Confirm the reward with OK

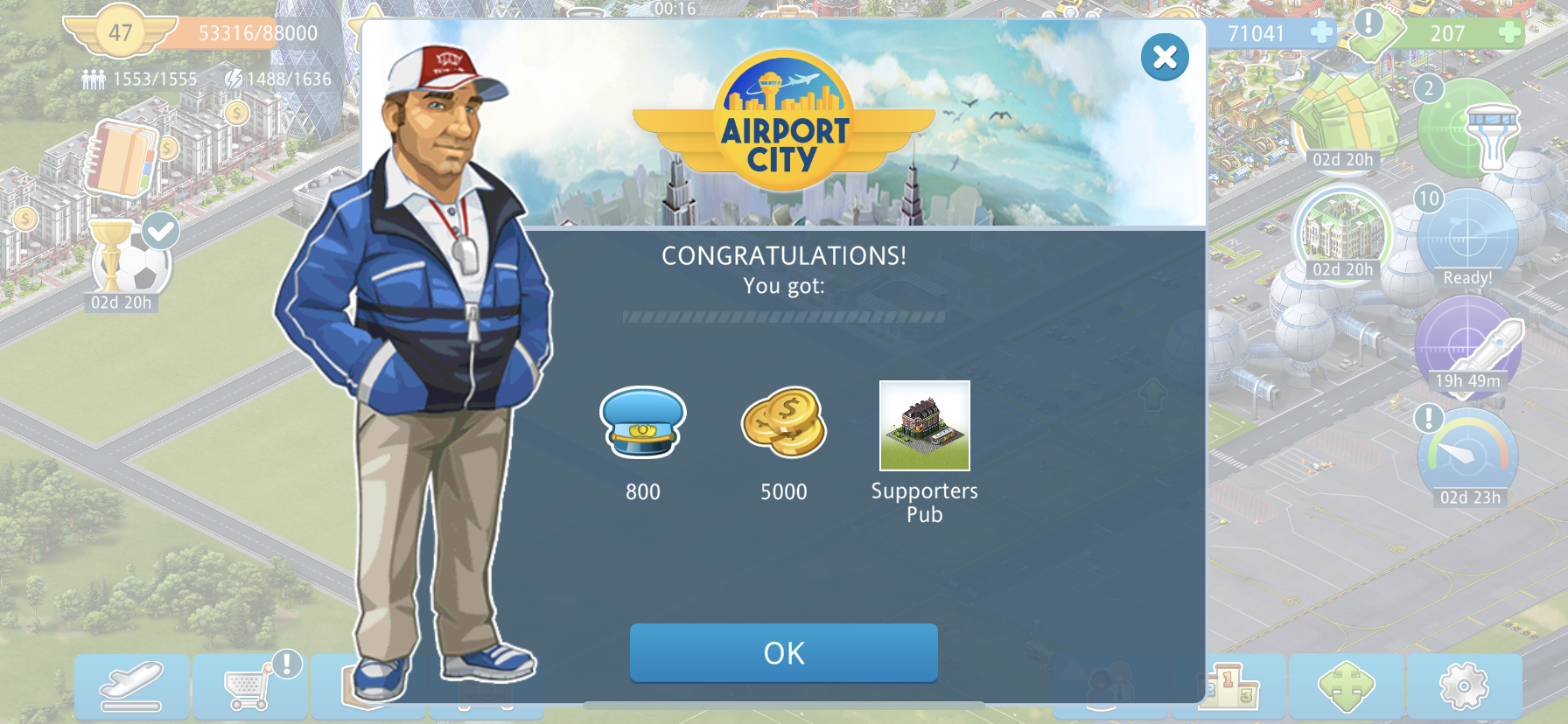(x=783, y=652)
